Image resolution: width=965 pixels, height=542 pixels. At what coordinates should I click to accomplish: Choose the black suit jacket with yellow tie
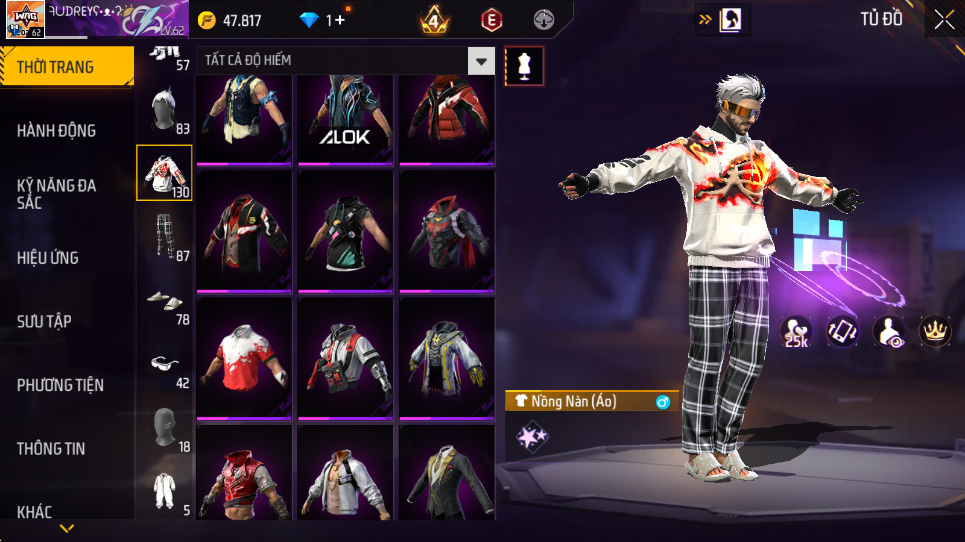point(446,473)
